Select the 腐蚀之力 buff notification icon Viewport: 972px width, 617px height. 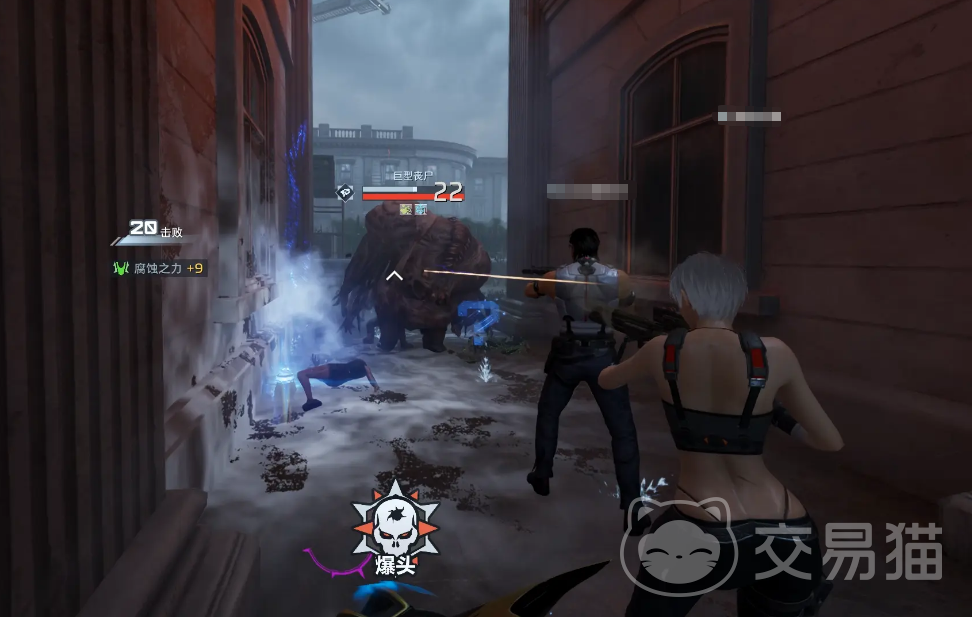click(122, 268)
